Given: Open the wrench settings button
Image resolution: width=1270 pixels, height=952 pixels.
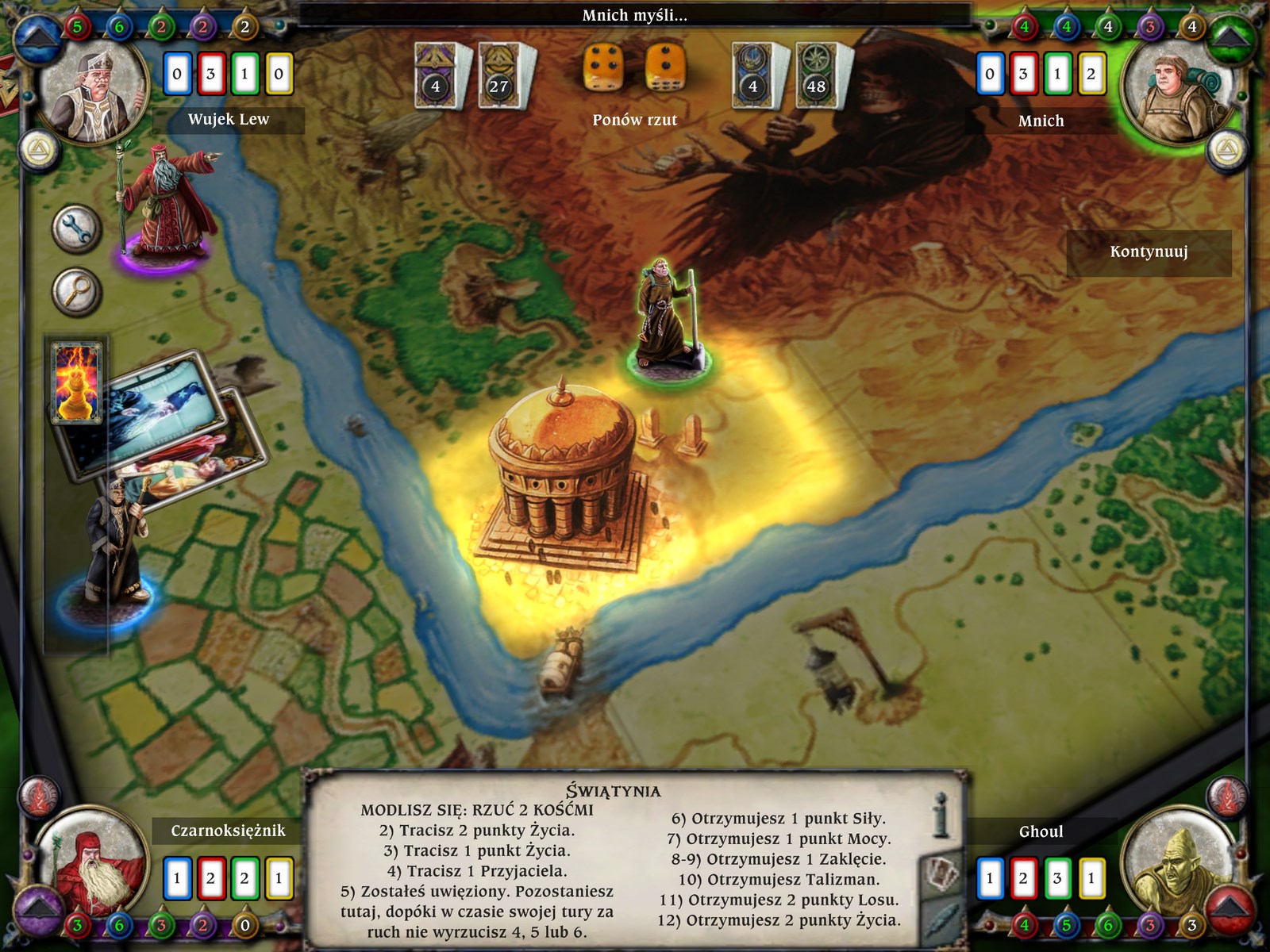Looking at the screenshot, I should (x=77, y=229).
